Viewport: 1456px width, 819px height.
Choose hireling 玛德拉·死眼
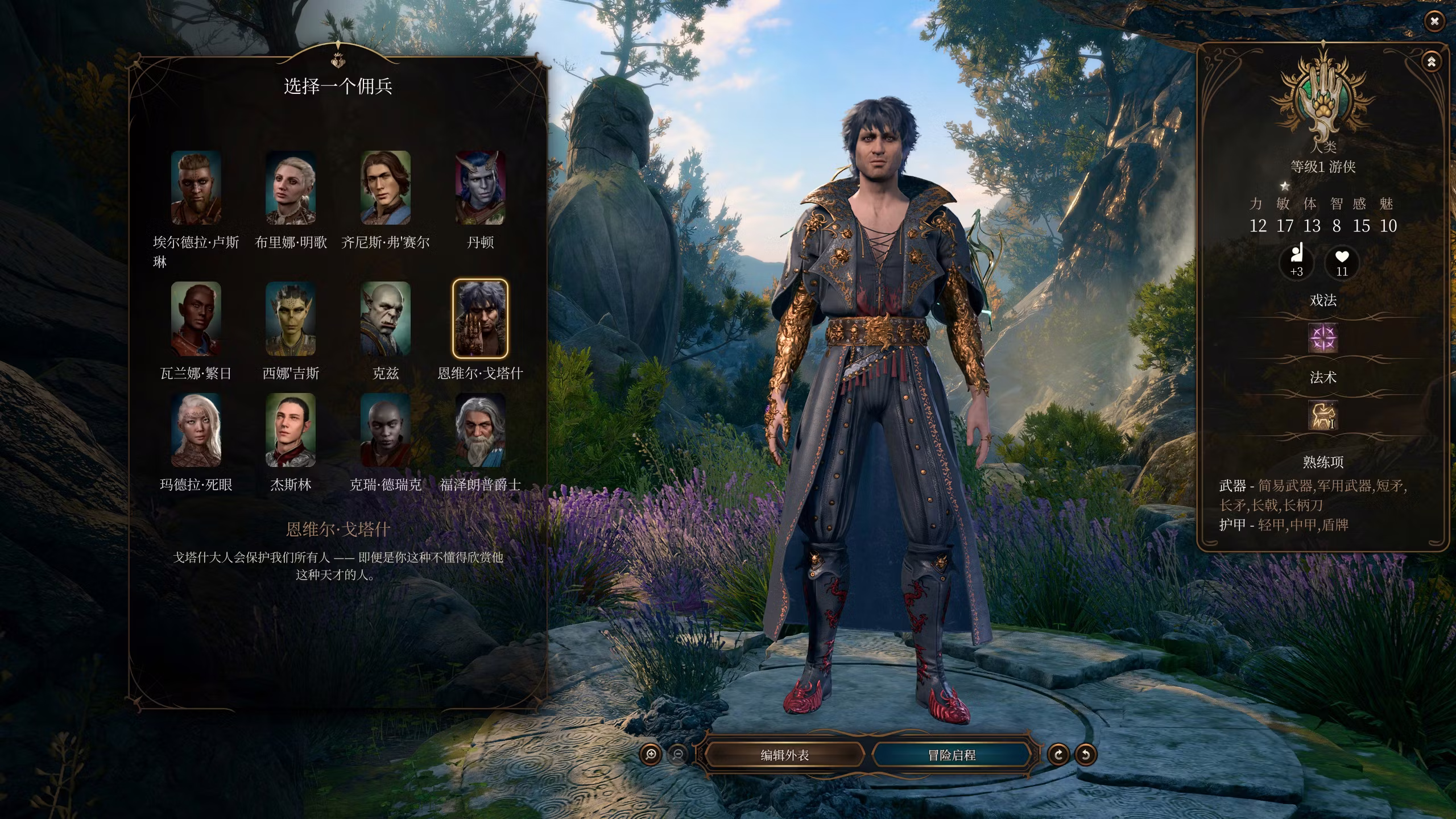tap(196, 430)
